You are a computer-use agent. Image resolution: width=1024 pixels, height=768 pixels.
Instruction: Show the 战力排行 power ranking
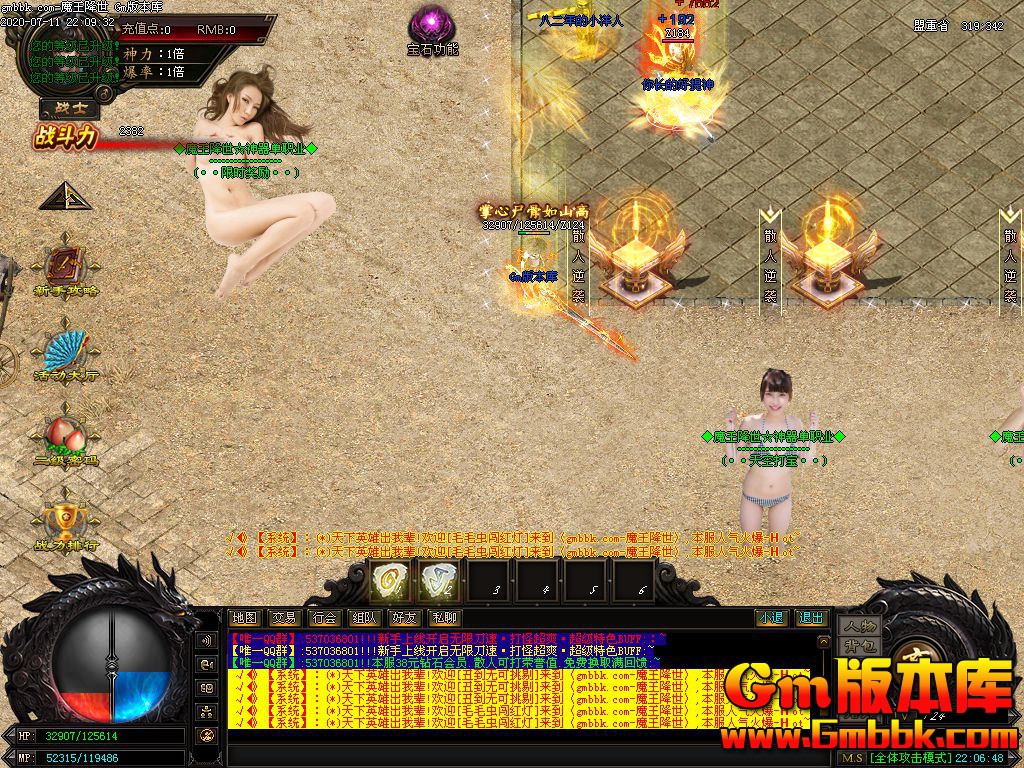tap(67, 522)
